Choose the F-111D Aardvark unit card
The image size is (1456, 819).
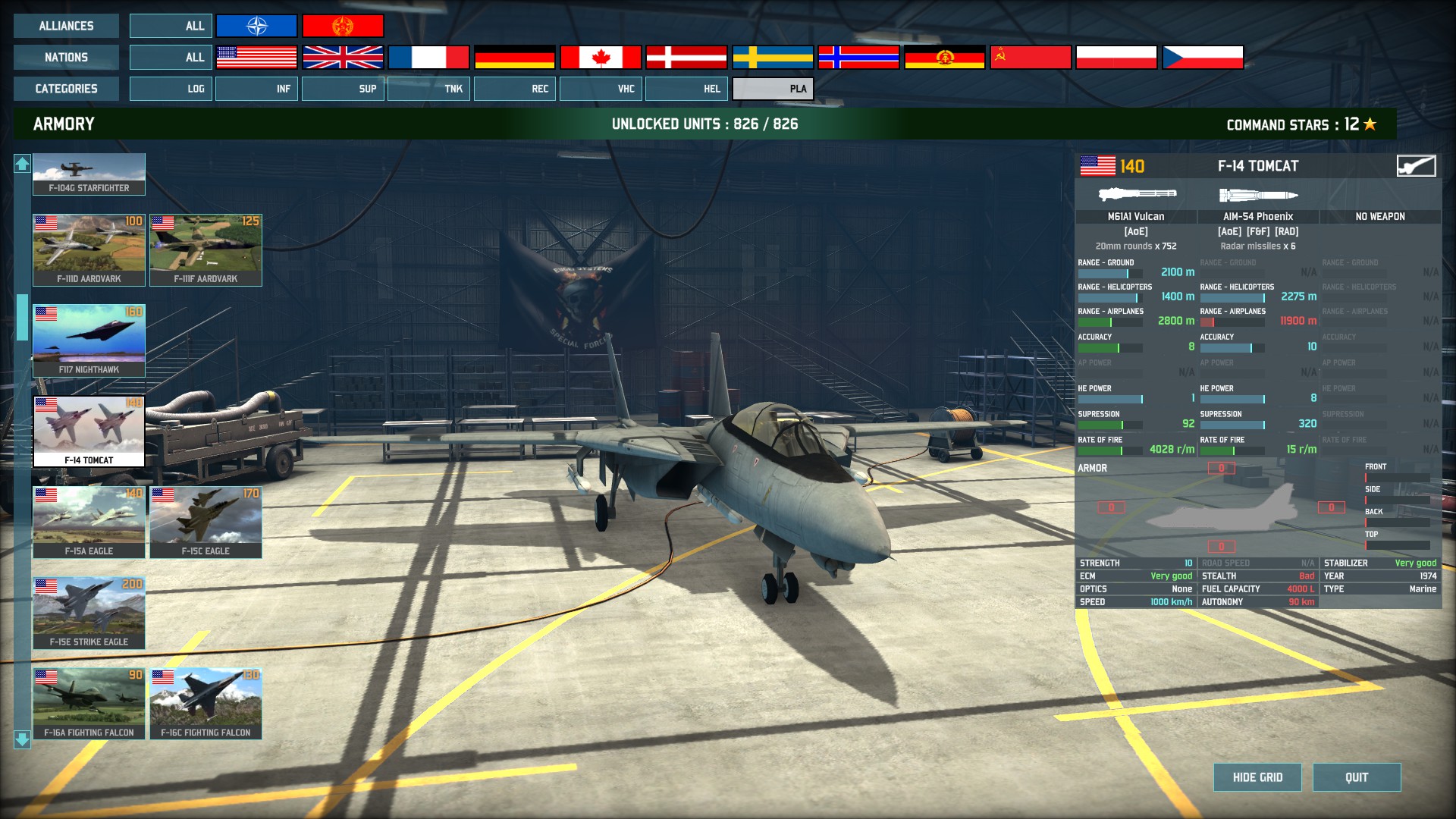click(89, 249)
